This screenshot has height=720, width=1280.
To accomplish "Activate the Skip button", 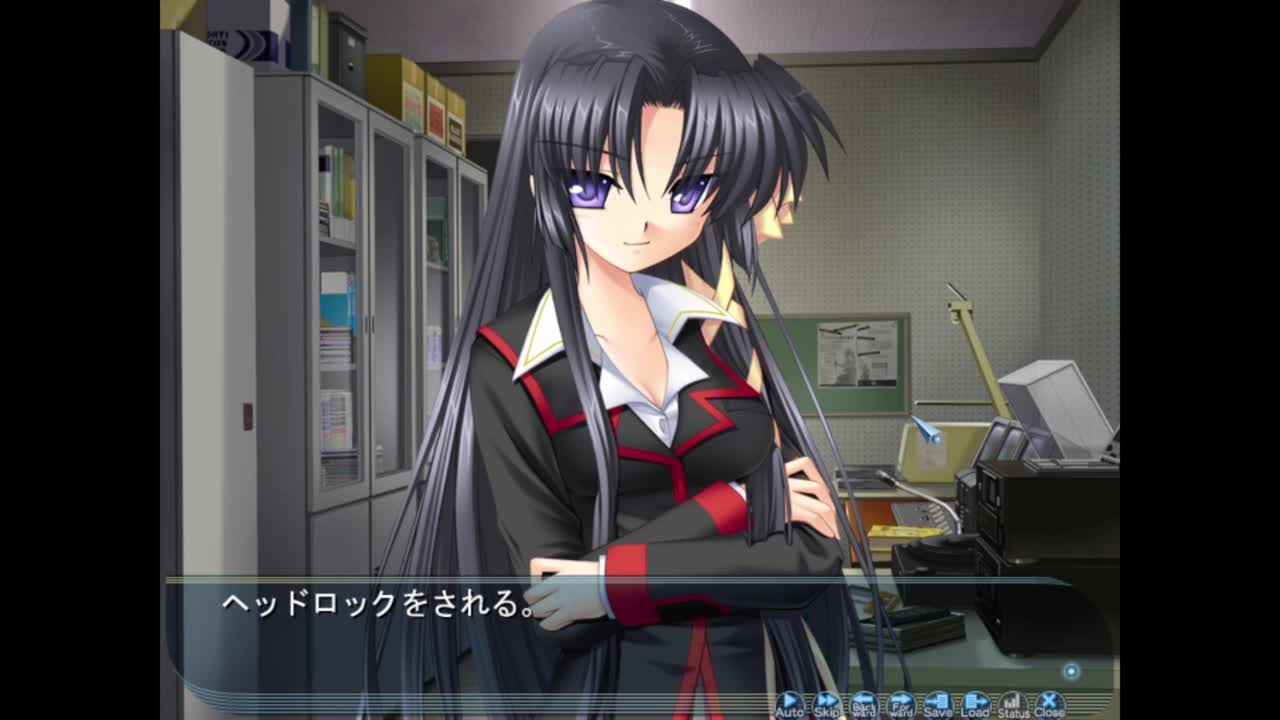I will 826,705.
